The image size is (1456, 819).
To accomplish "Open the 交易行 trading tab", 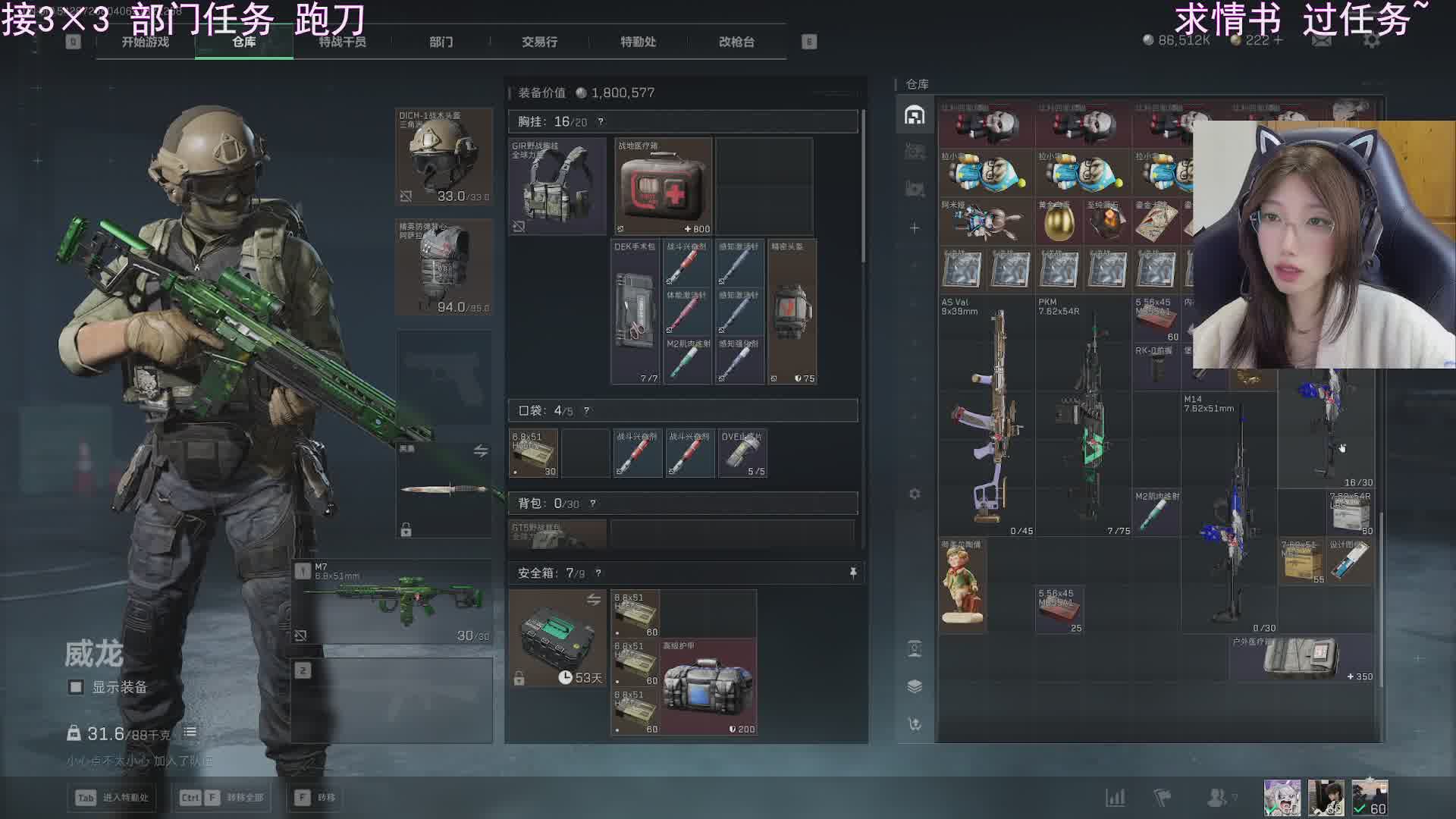I will point(539,42).
